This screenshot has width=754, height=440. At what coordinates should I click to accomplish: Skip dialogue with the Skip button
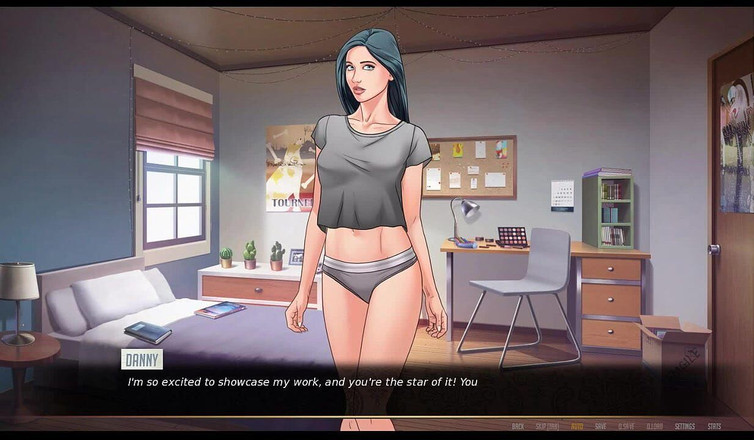tap(547, 426)
